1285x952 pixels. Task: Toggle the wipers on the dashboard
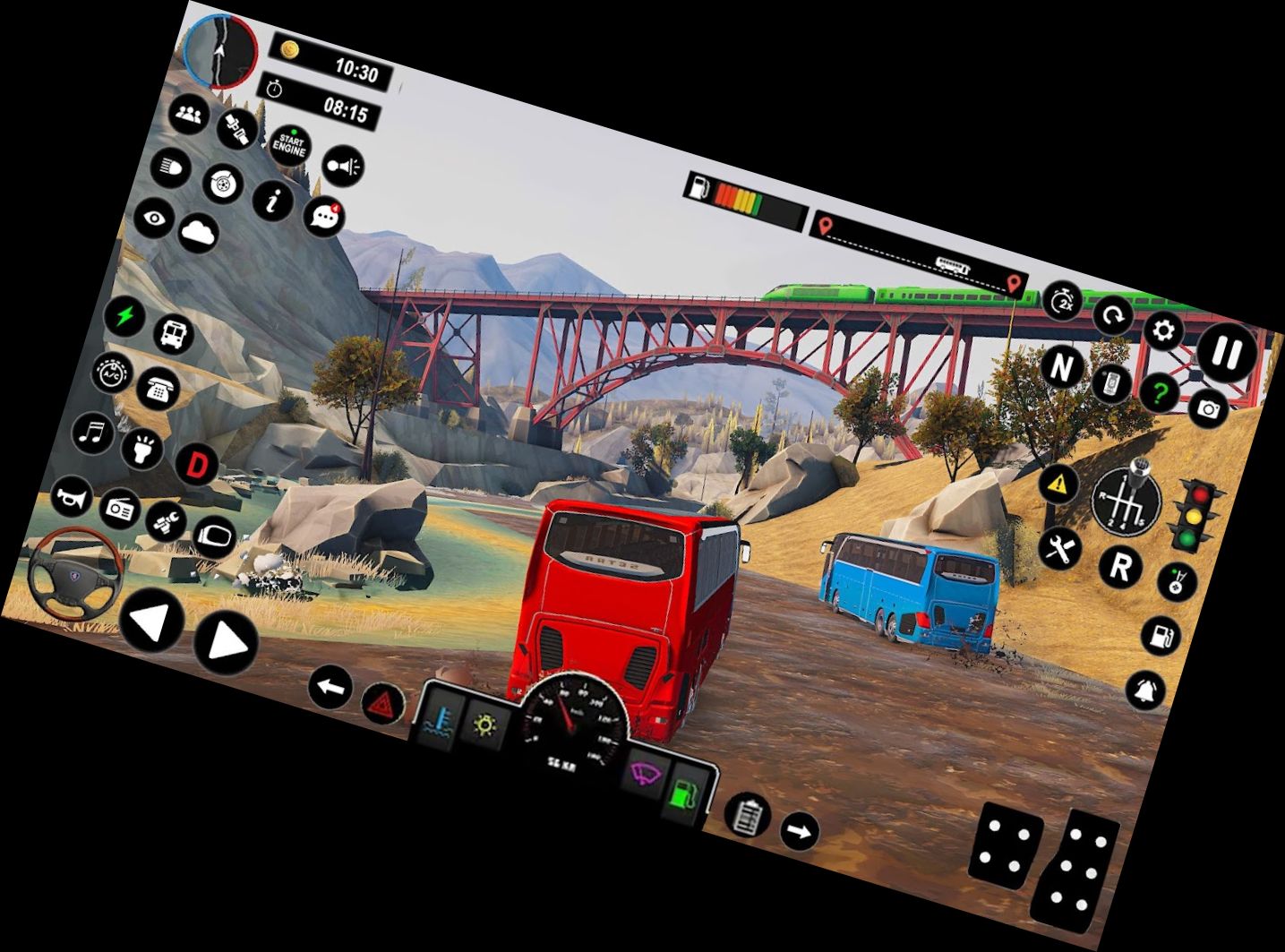tap(645, 770)
